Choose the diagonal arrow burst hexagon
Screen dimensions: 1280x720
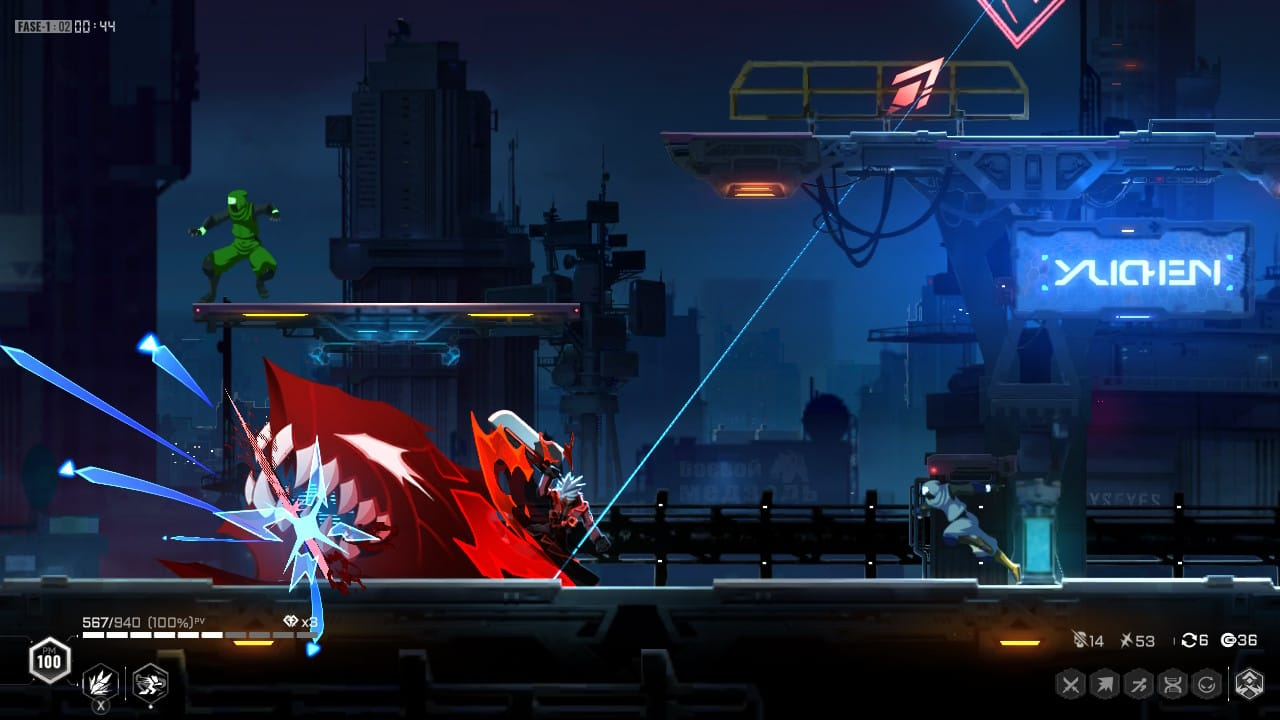[1105, 685]
